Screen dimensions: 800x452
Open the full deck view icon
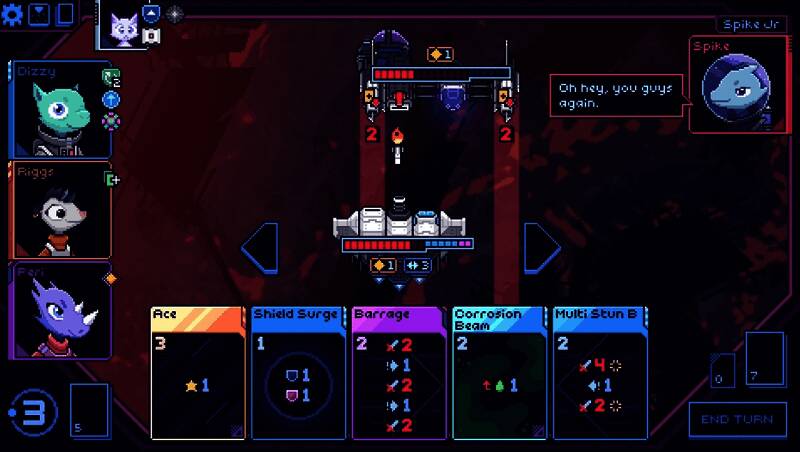(64, 14)
